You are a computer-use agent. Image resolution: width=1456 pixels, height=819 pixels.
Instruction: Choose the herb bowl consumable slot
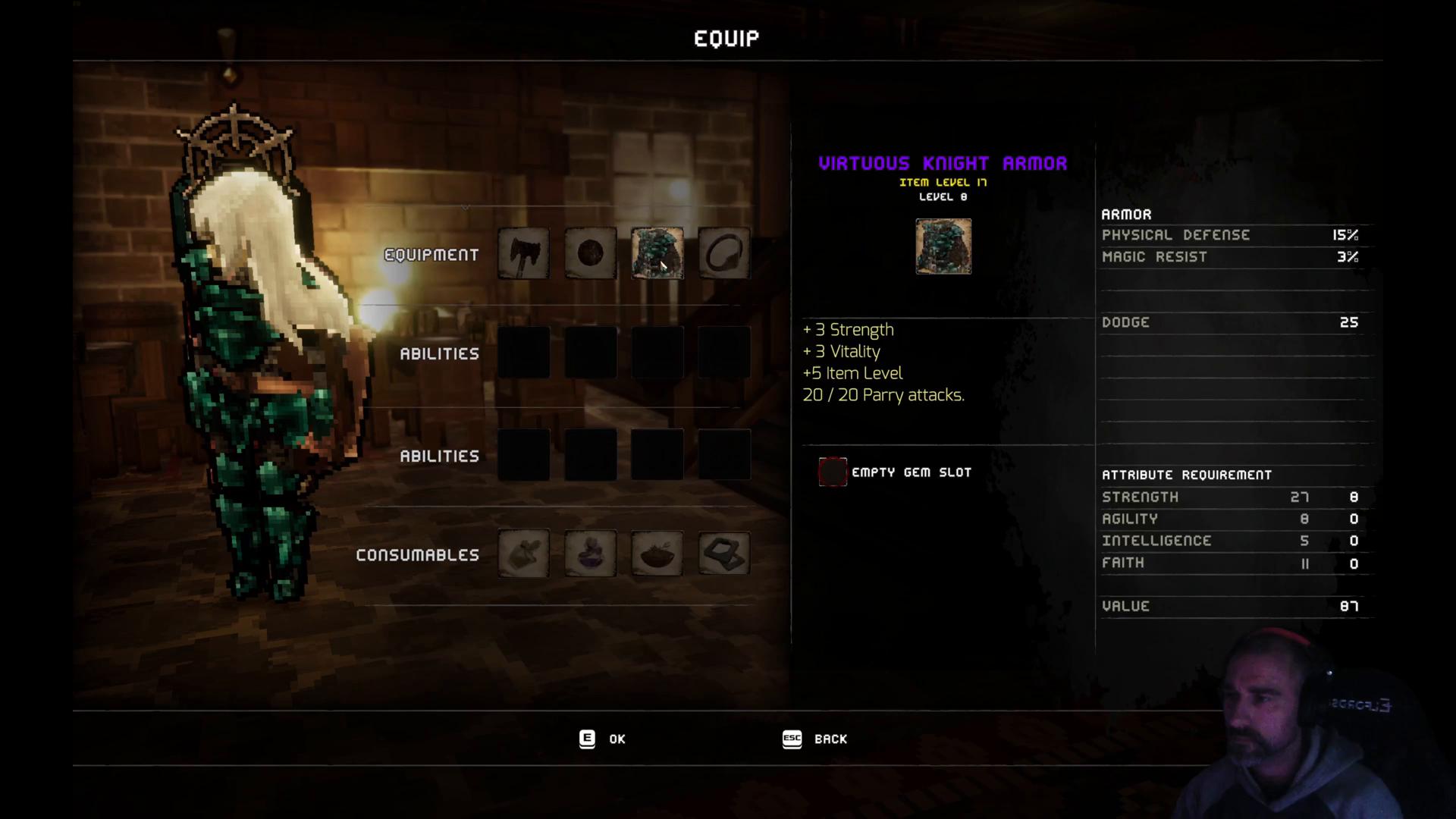click(657, 554)
